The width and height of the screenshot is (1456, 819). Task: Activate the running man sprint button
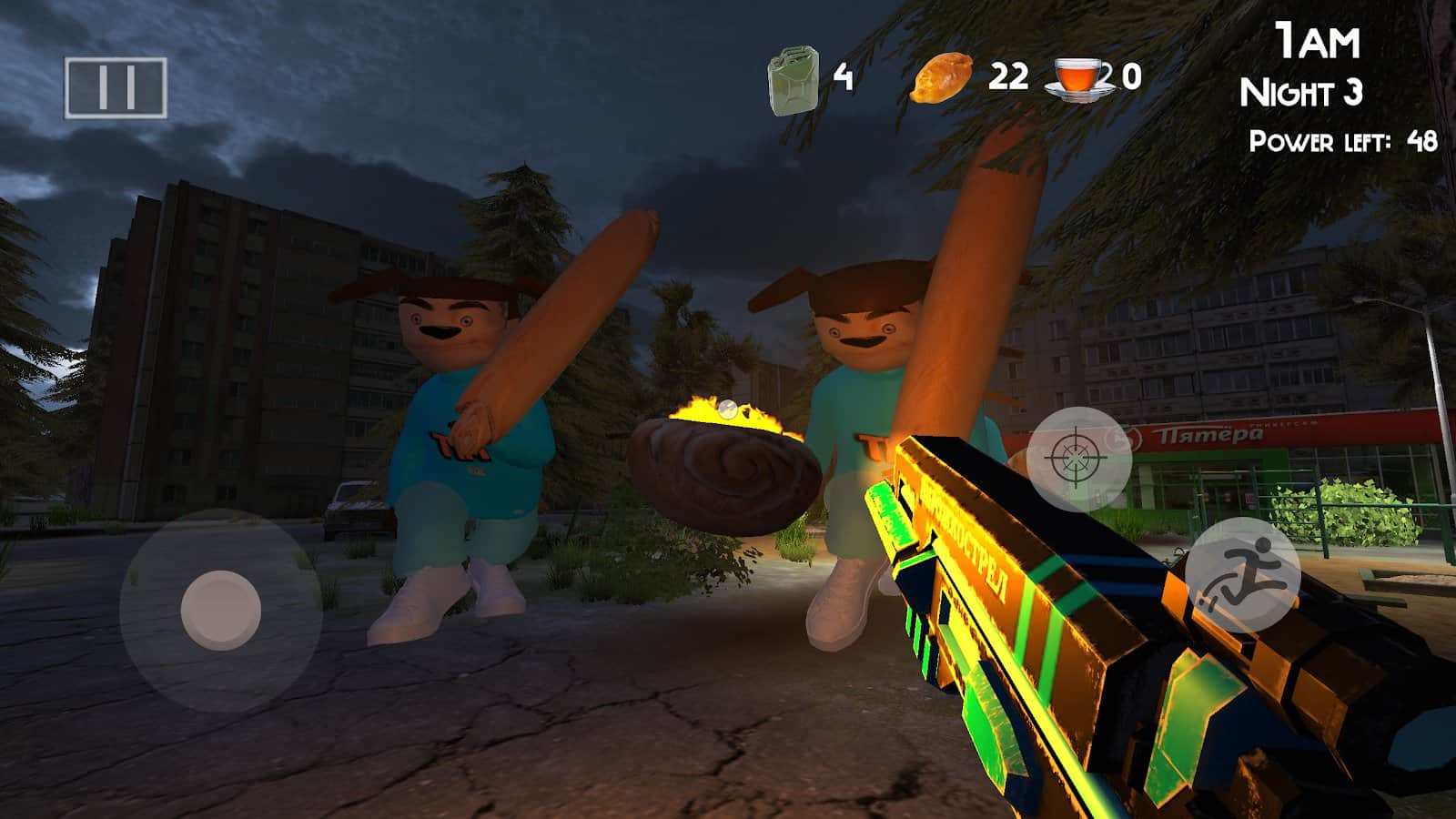click(1242, 575)
